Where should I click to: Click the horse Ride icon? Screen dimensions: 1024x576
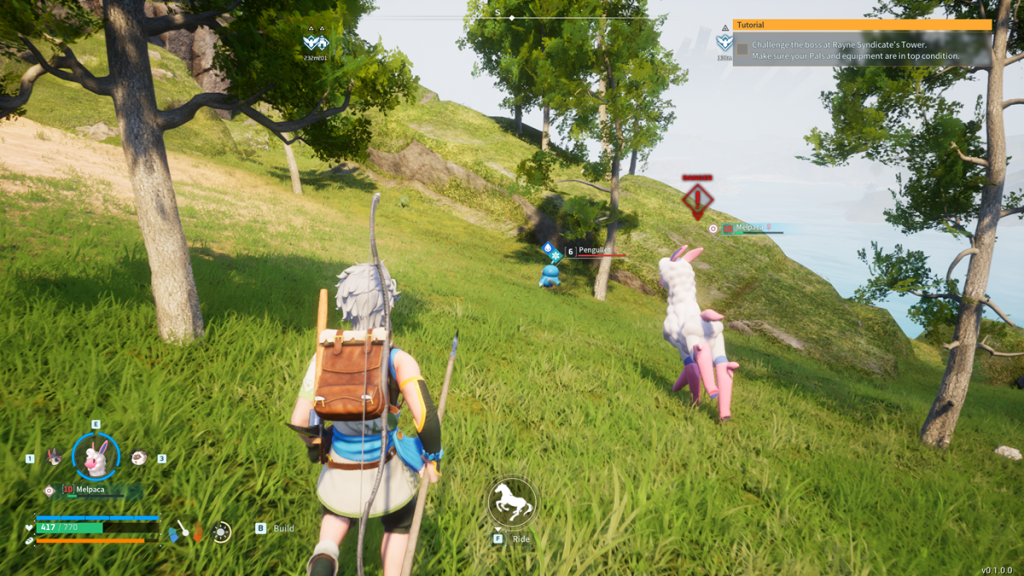512,502
